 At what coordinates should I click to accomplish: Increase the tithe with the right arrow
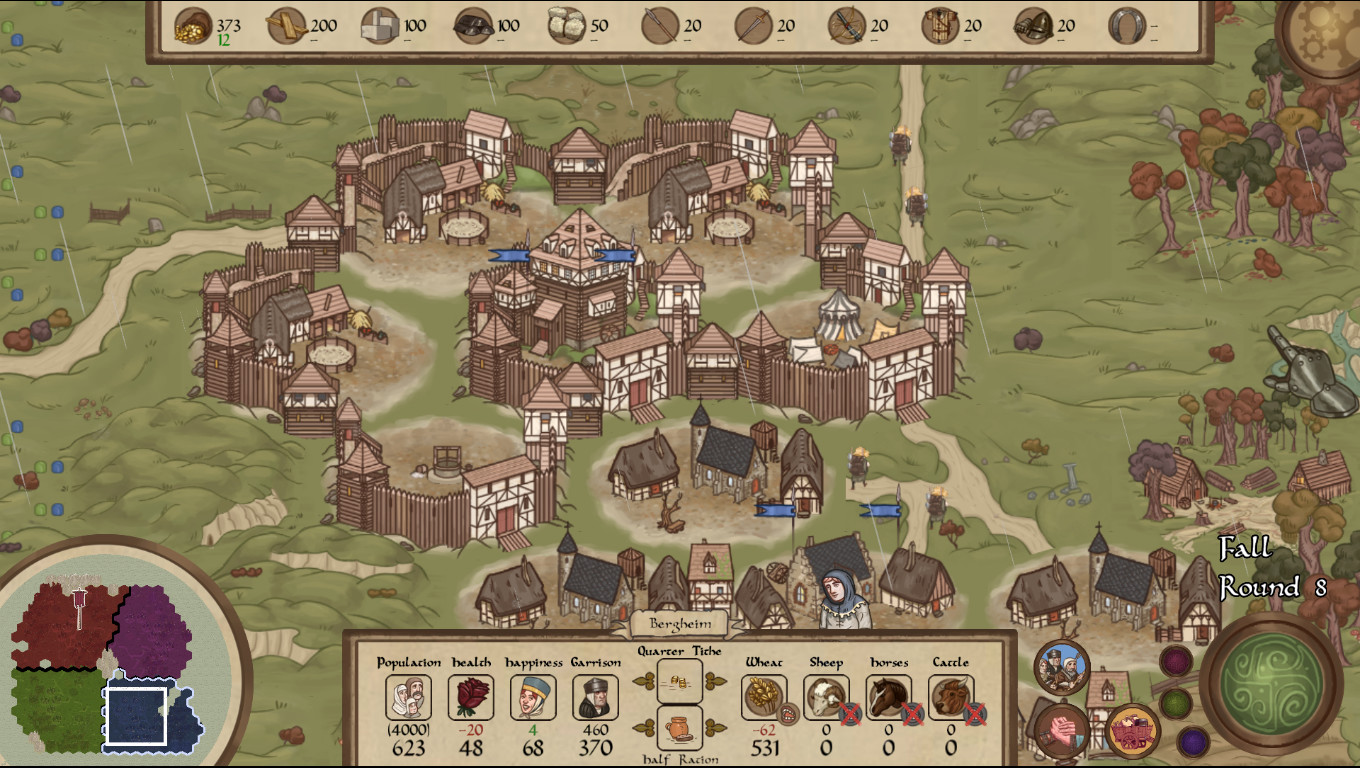pos(715,681)
